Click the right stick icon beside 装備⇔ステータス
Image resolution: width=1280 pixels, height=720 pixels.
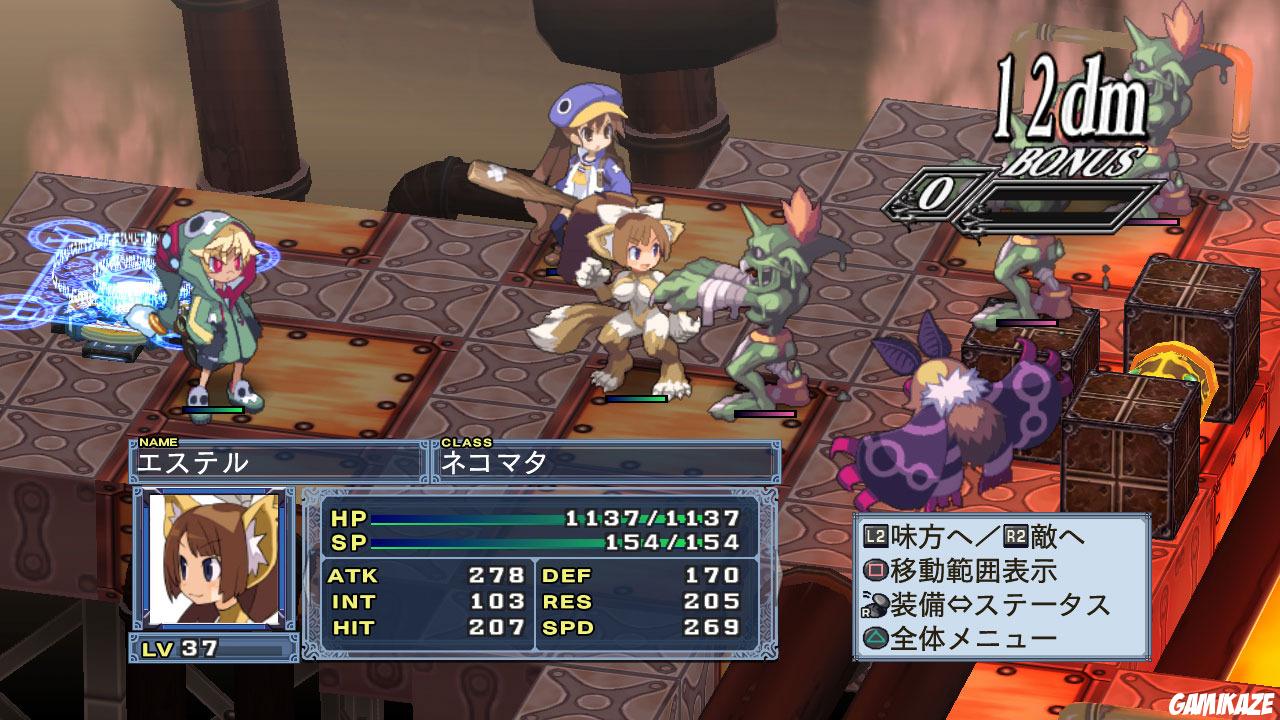pos(875,603)
